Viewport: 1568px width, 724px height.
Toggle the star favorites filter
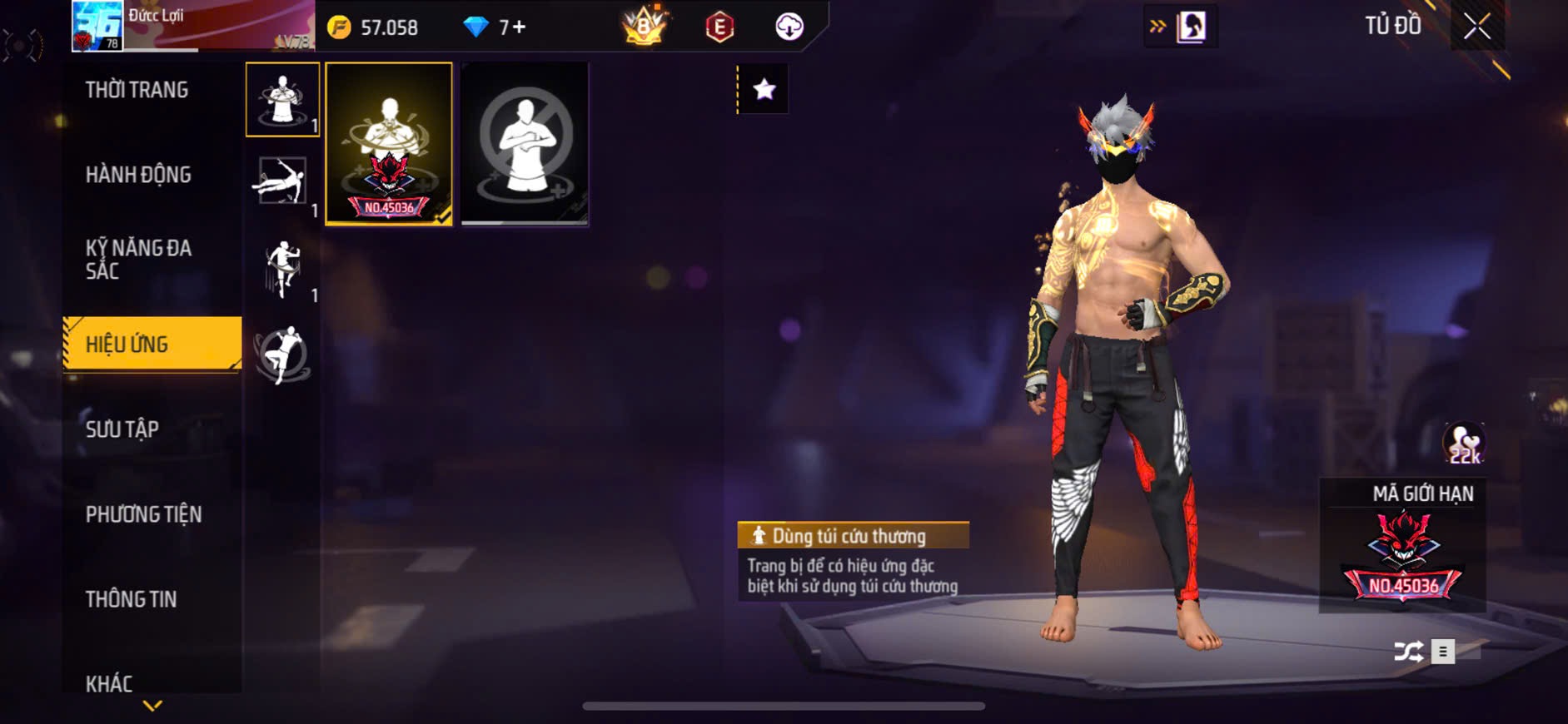point(764,89)
